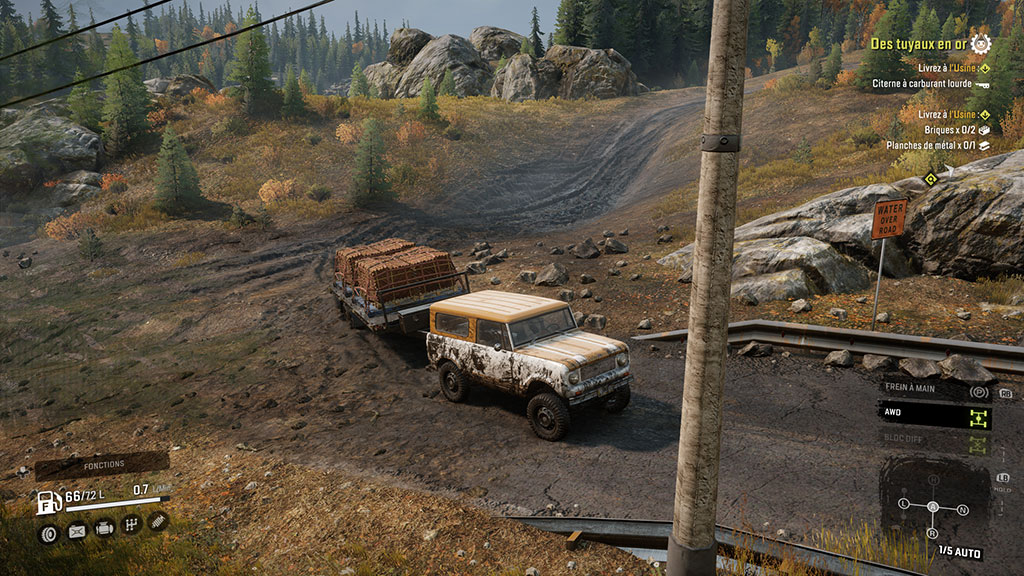Select the suspension spring icon

(158, 520)
